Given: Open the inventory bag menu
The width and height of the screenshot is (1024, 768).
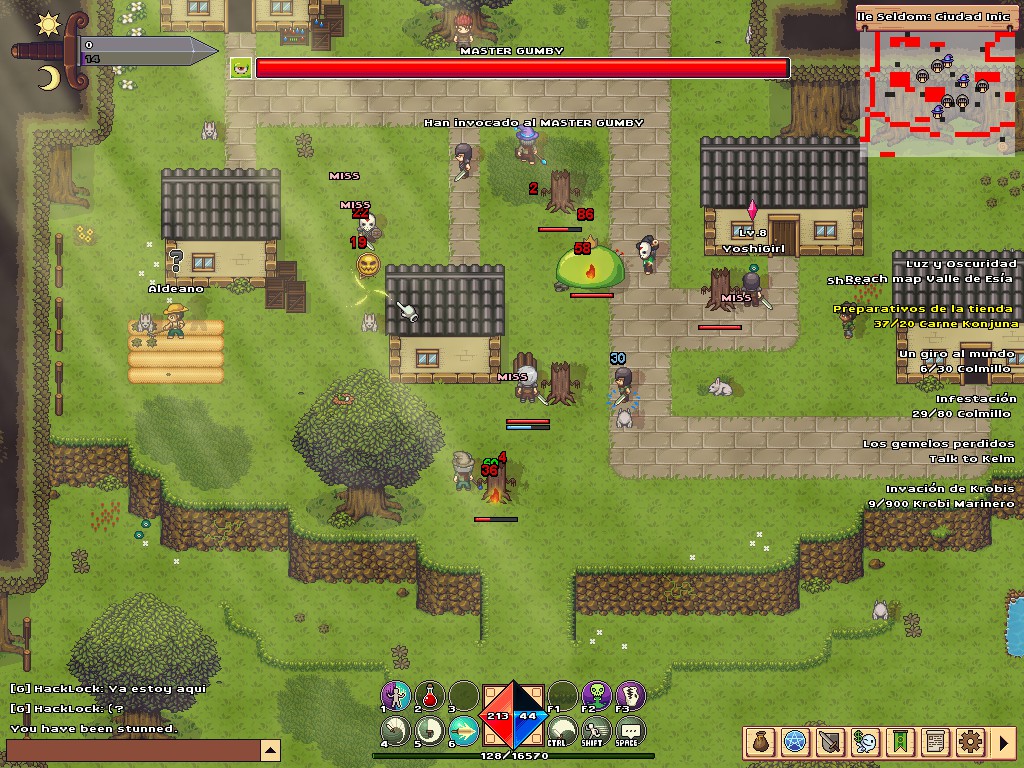Looking at the screenshot, I should point(761,742).
